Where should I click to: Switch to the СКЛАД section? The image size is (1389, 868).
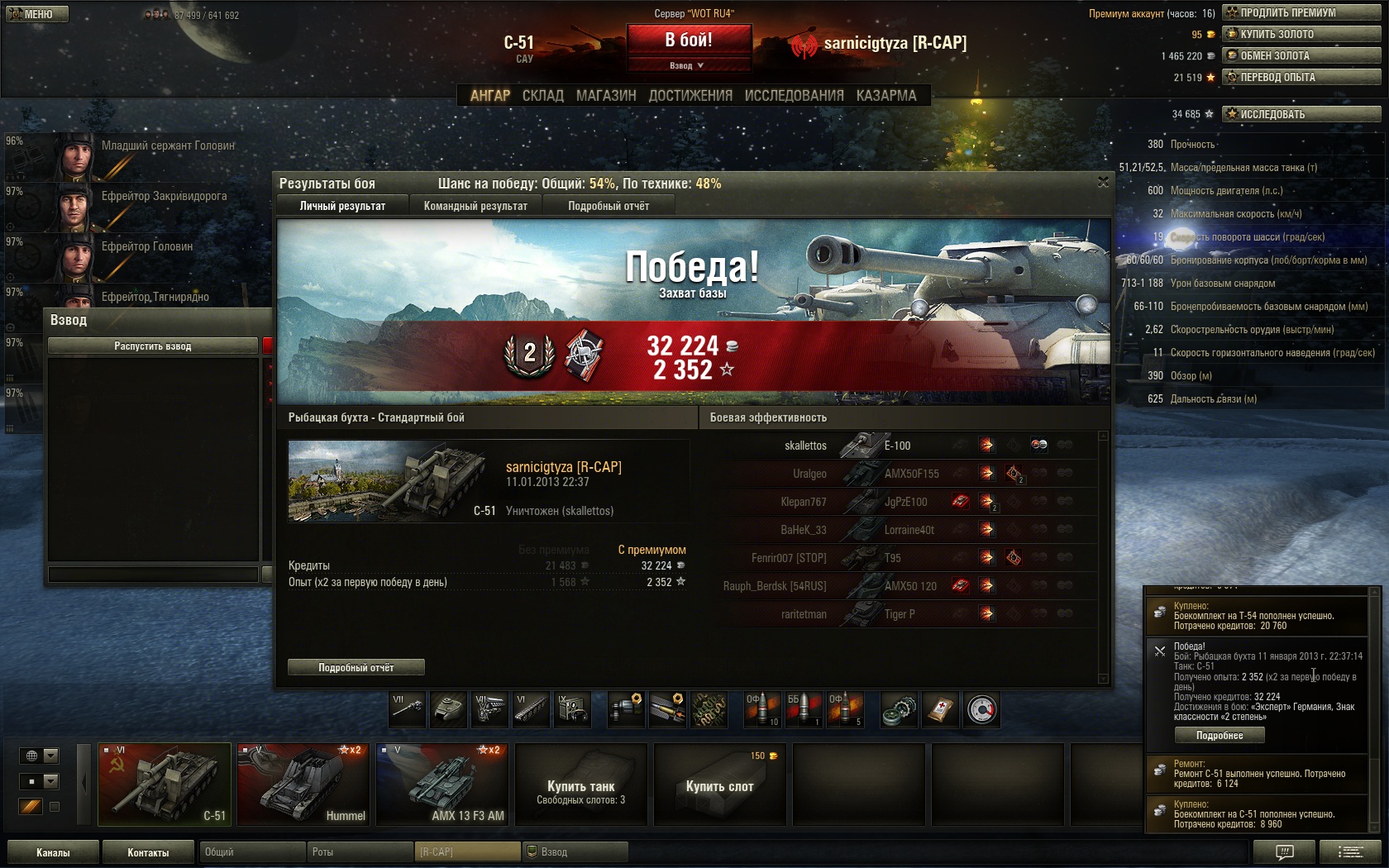pos(542,96)
